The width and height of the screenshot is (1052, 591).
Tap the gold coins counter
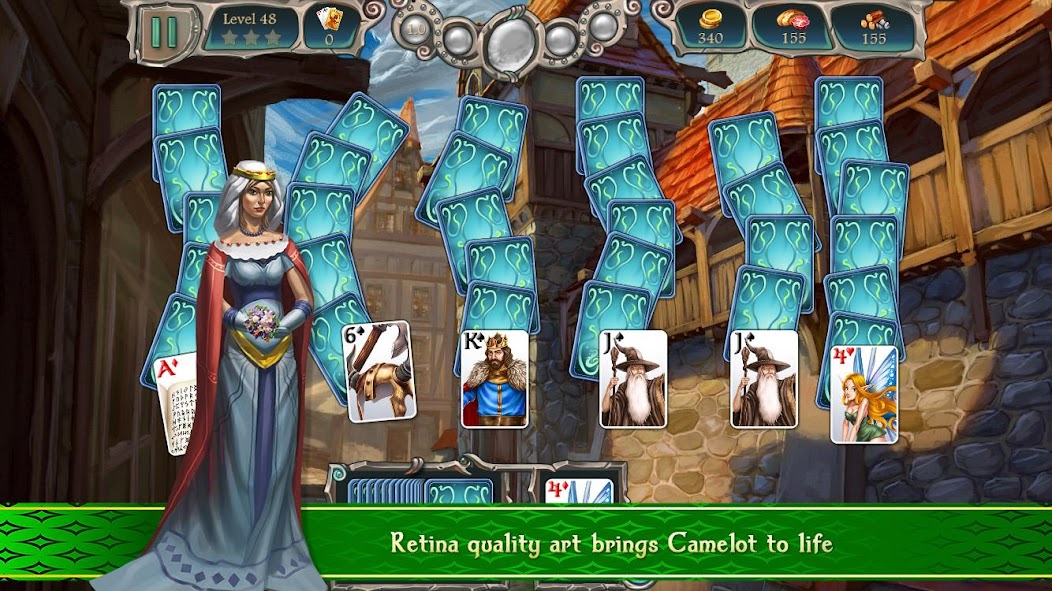711,28
